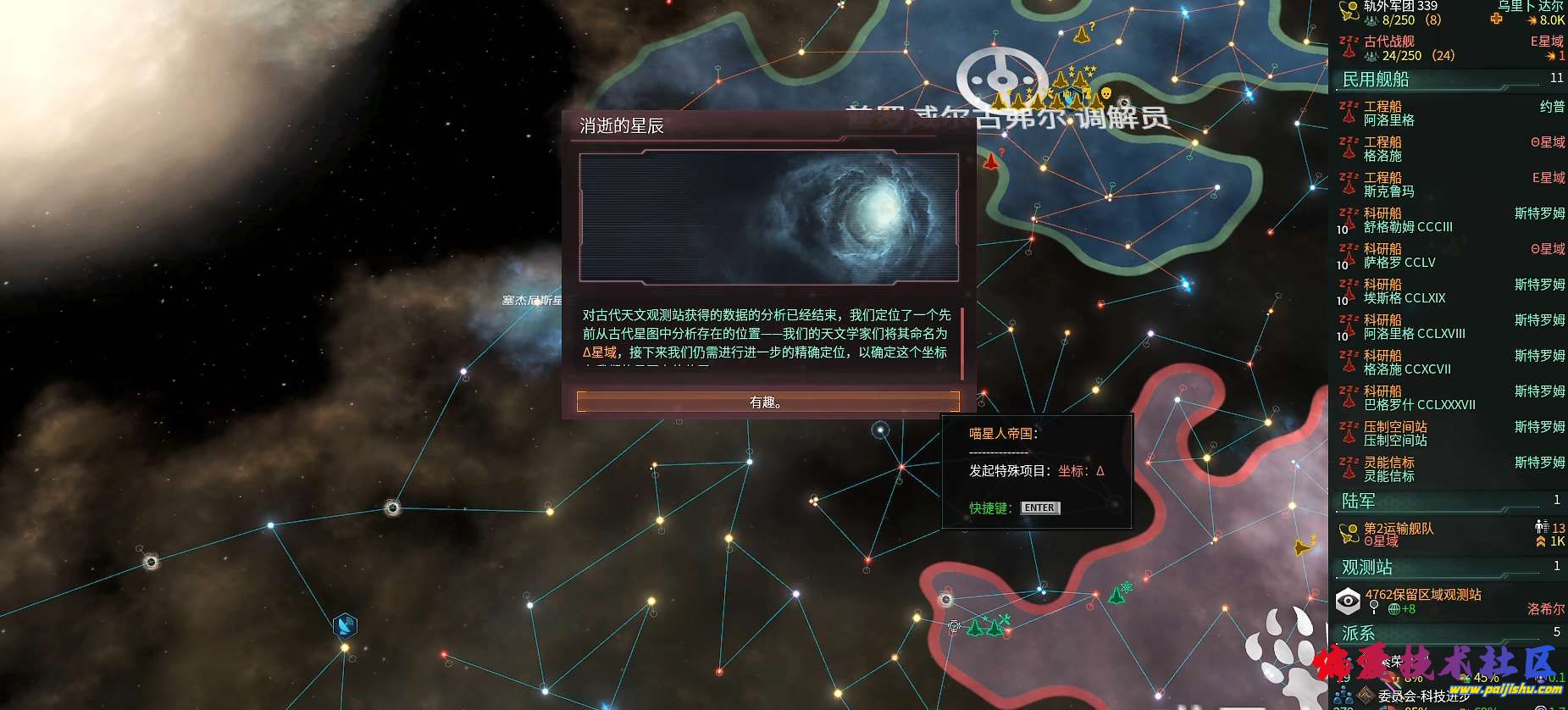Collapse the 民用舰船 section header

click(1449, 79)
